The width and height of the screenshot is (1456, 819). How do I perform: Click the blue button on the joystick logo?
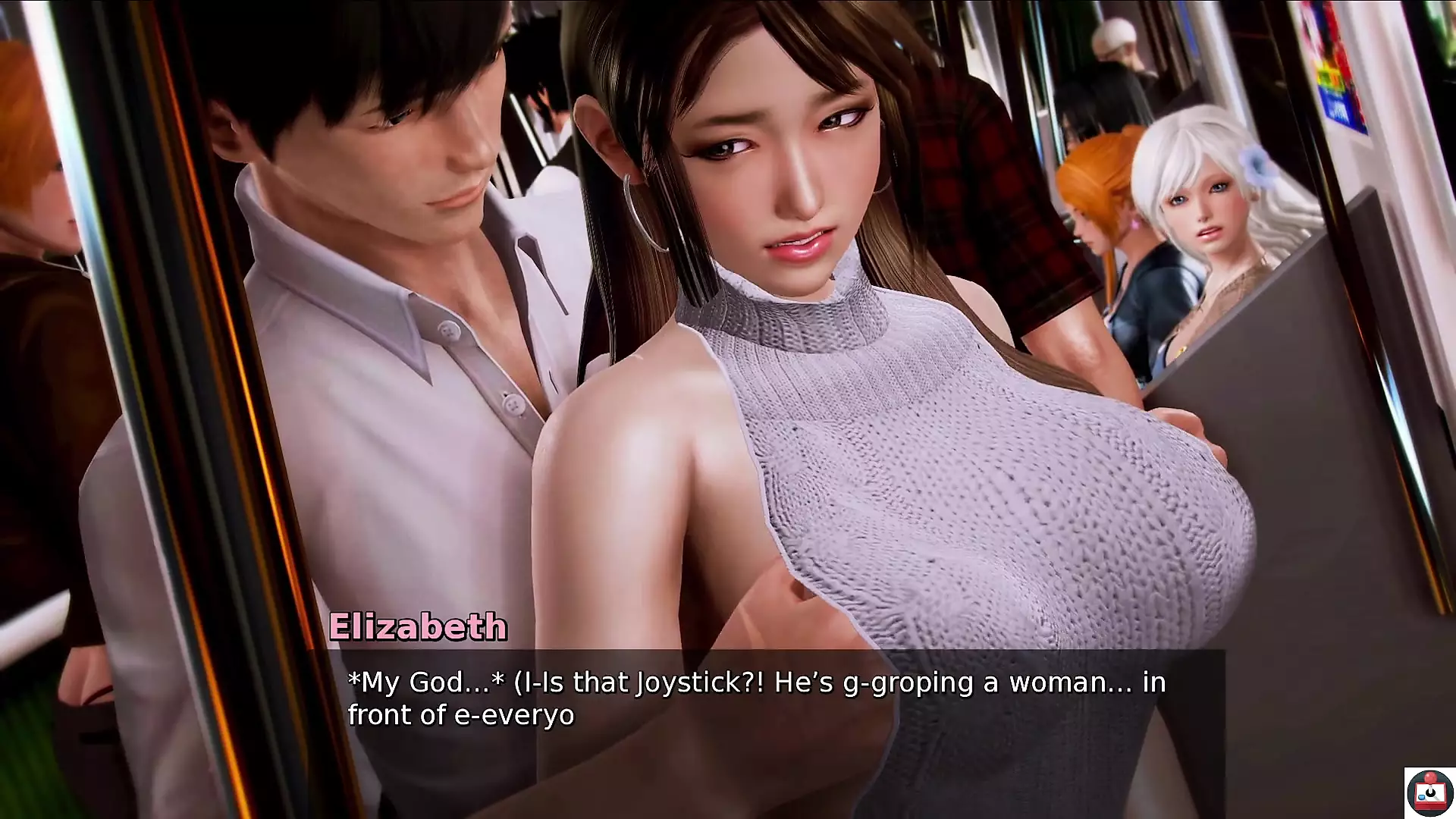1421,798
